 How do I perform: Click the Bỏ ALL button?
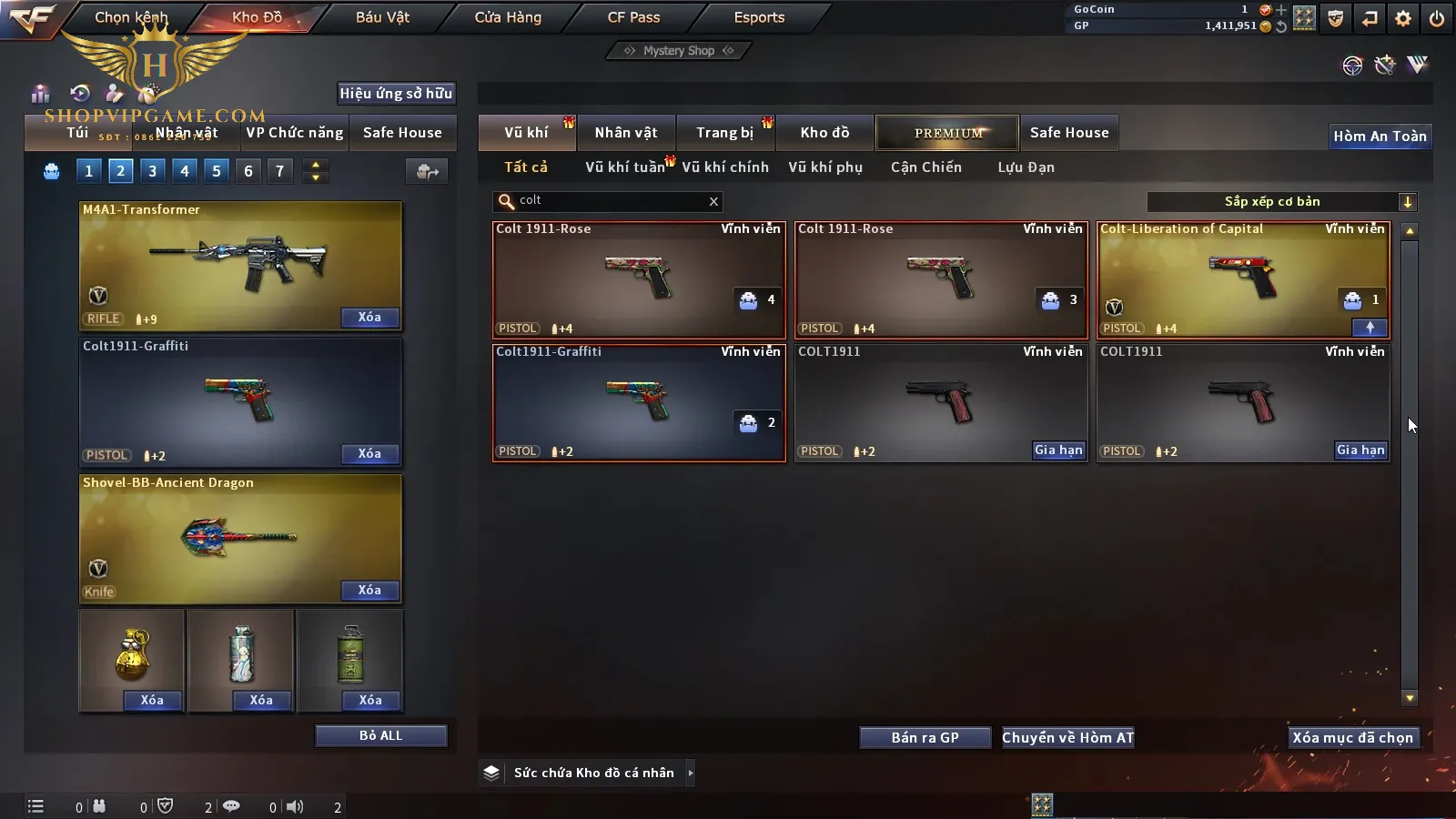[x=380, y=735]
